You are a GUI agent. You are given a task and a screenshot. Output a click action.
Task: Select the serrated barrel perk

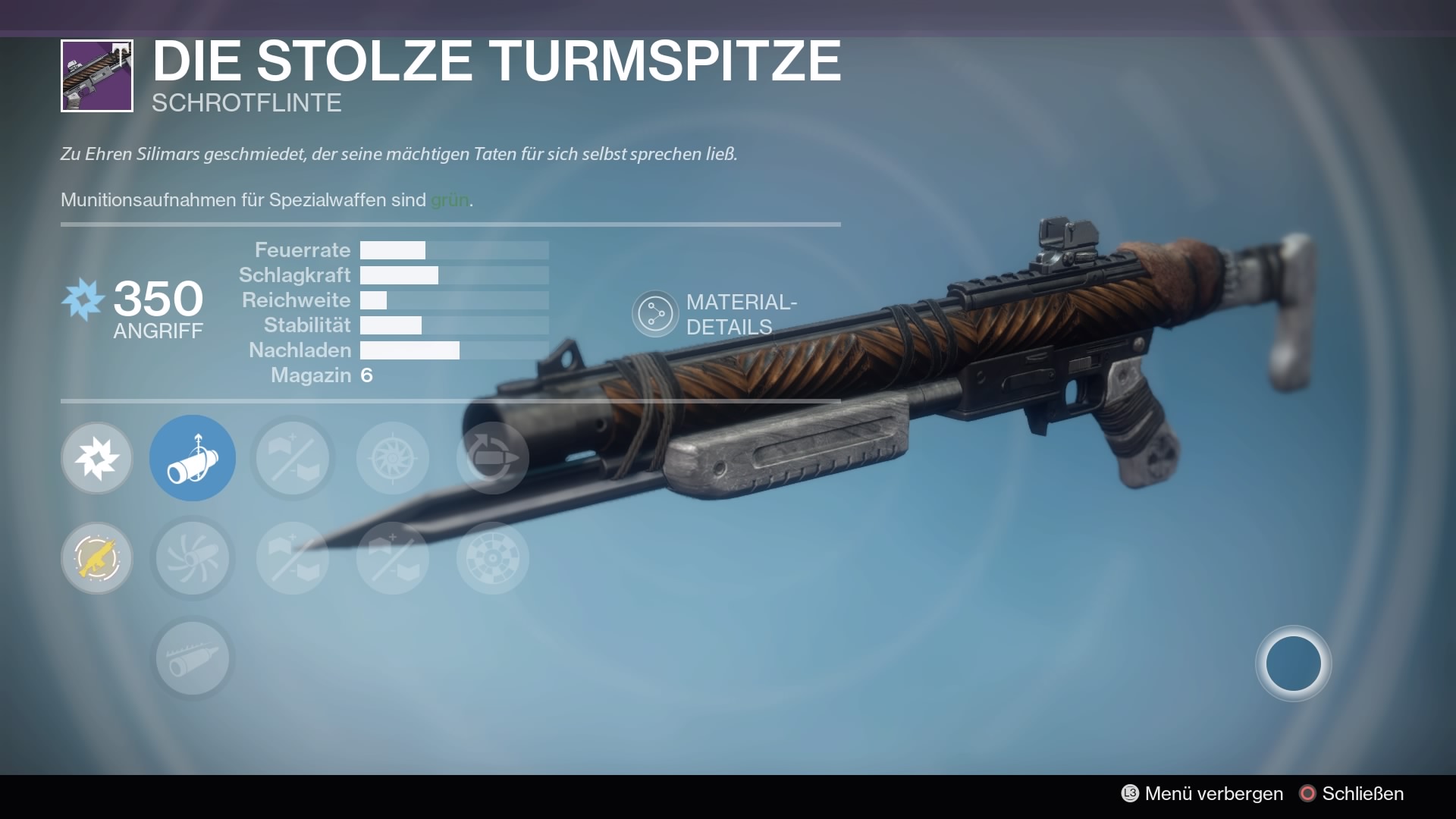tap(193, 658)
